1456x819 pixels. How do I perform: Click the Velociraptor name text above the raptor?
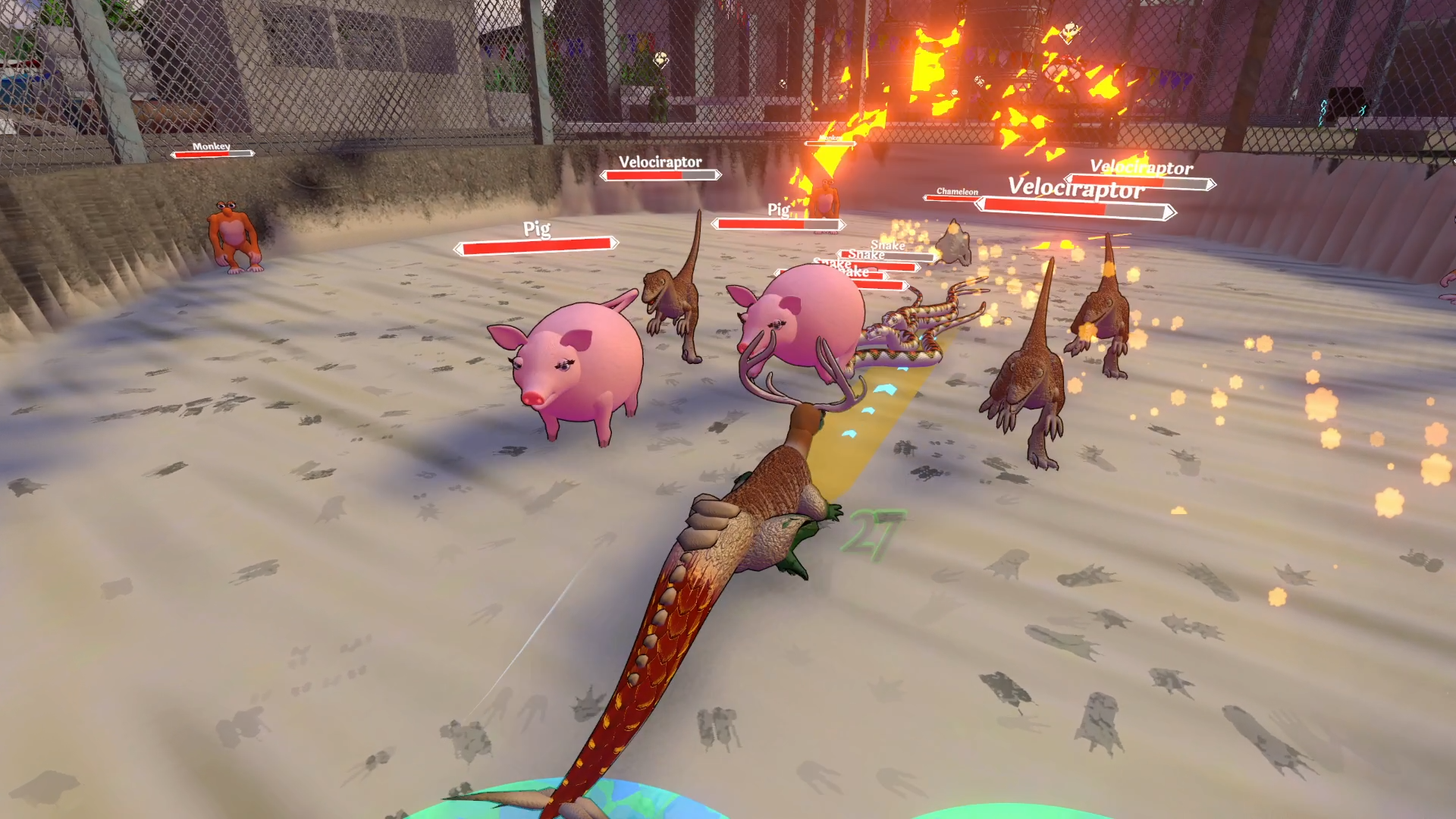click(x=659, y=162)
